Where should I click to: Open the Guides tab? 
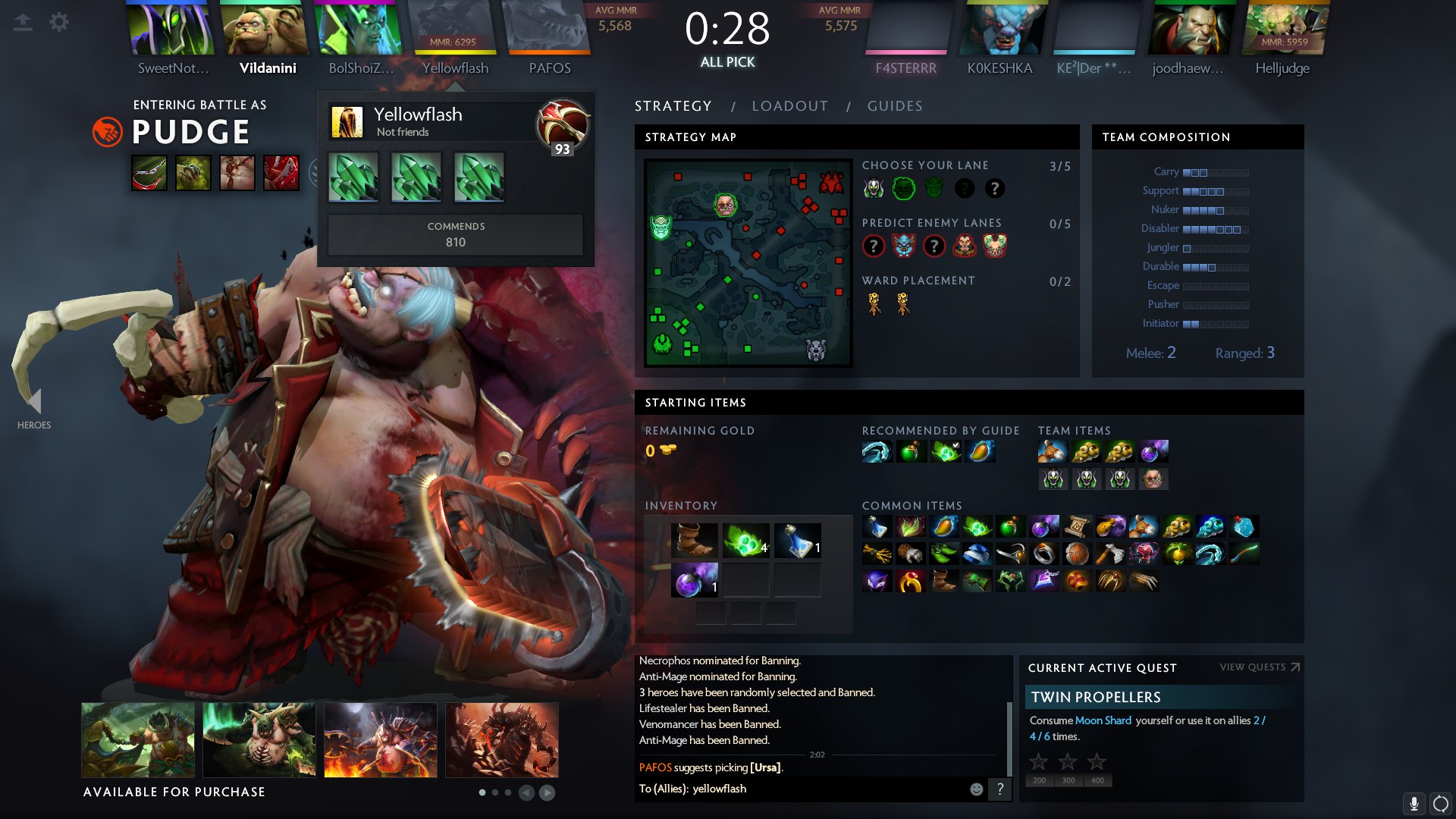895,106
